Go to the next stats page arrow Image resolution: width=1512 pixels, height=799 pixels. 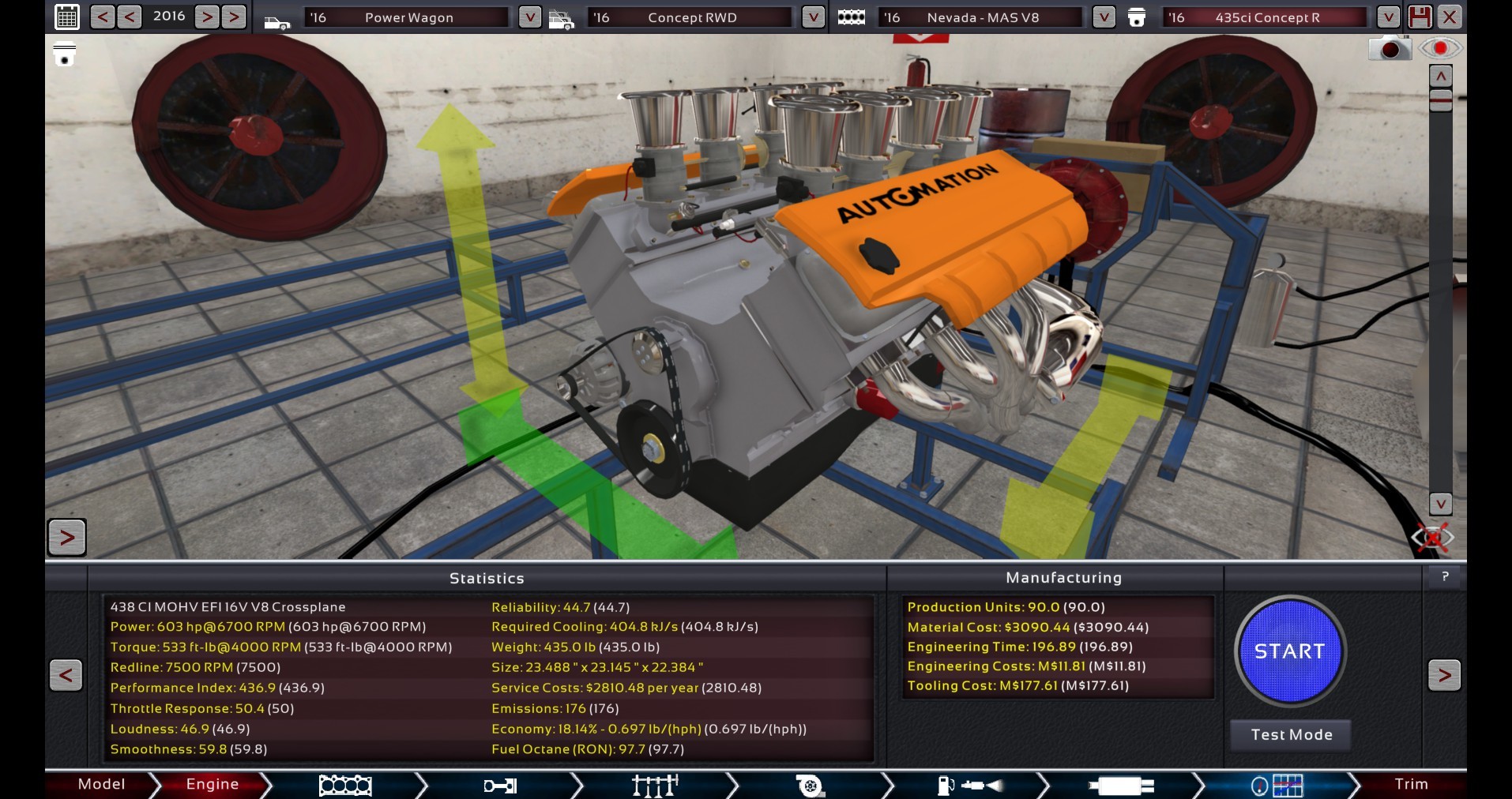coord(1444,675)
